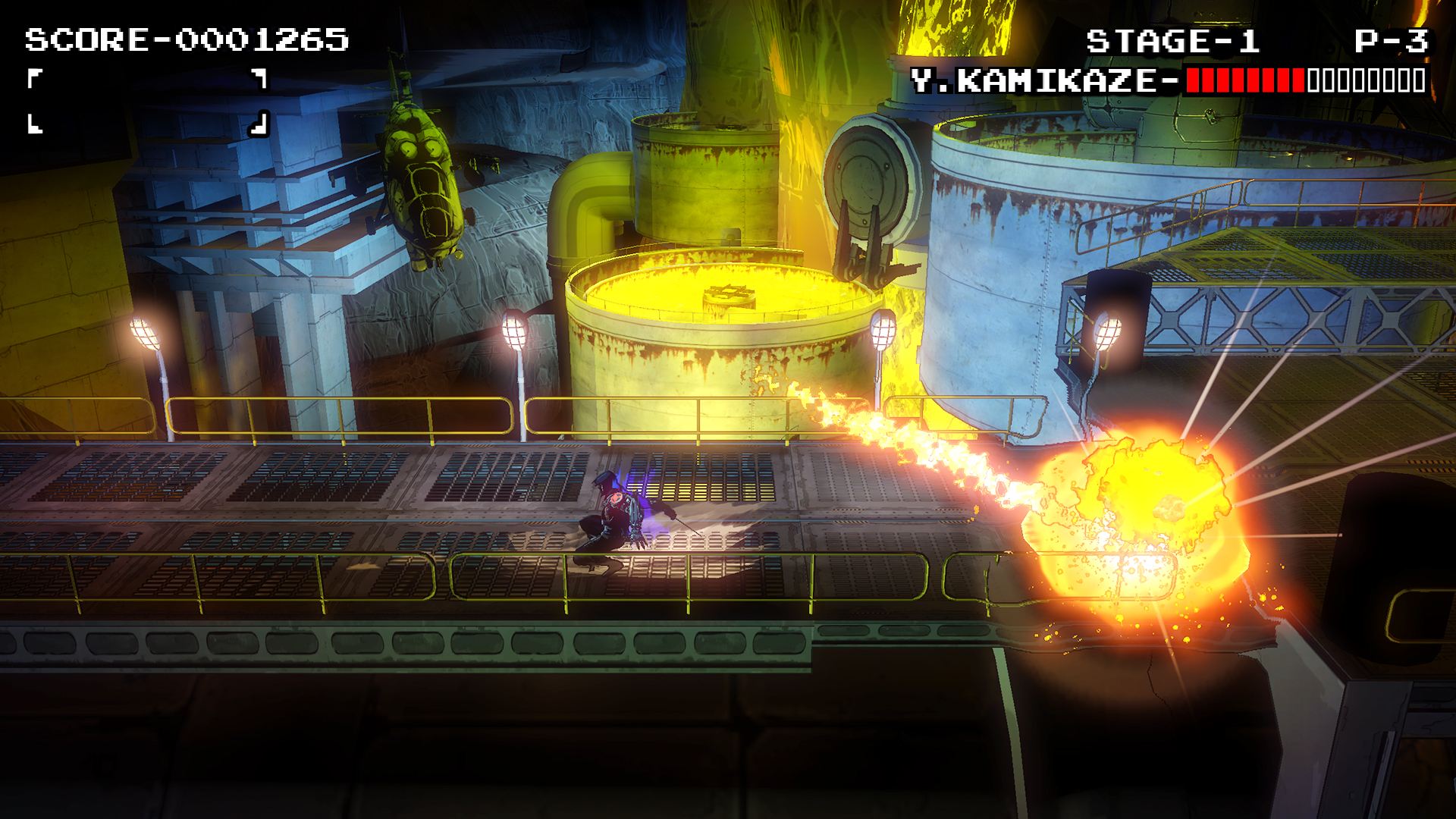Select the red health bar segments
The height and width of the screenshot is (819, 1456).
coord(1244,78)
